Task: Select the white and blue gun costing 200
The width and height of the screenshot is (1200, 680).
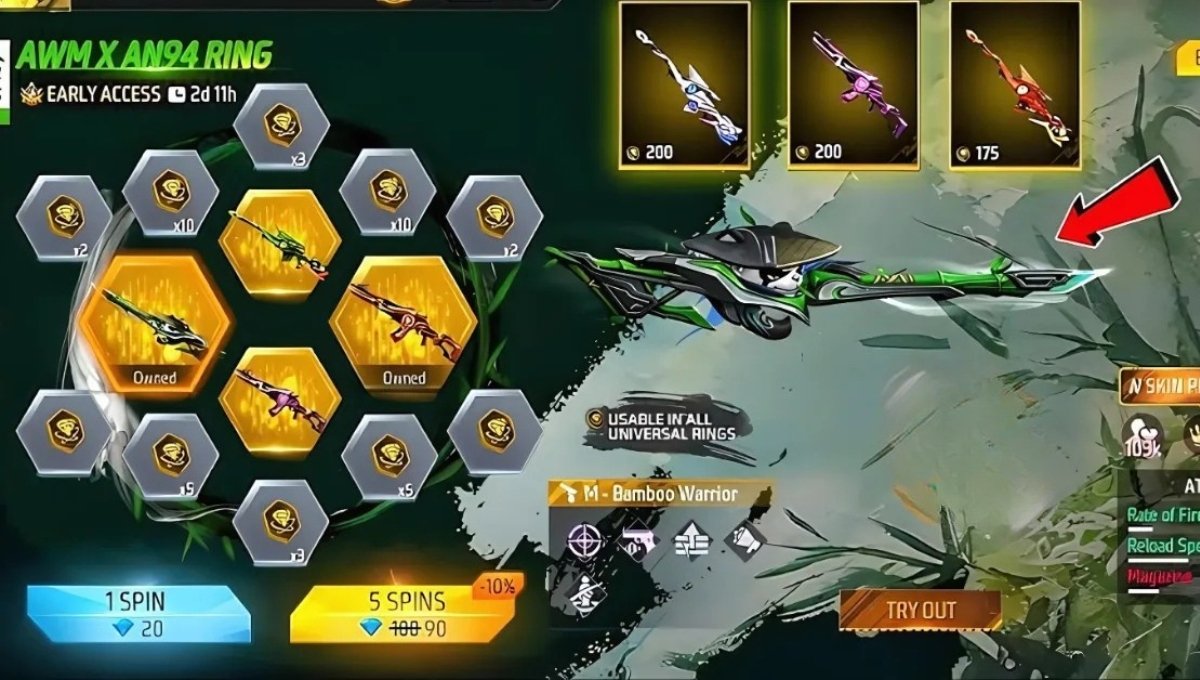Action: 684,84
